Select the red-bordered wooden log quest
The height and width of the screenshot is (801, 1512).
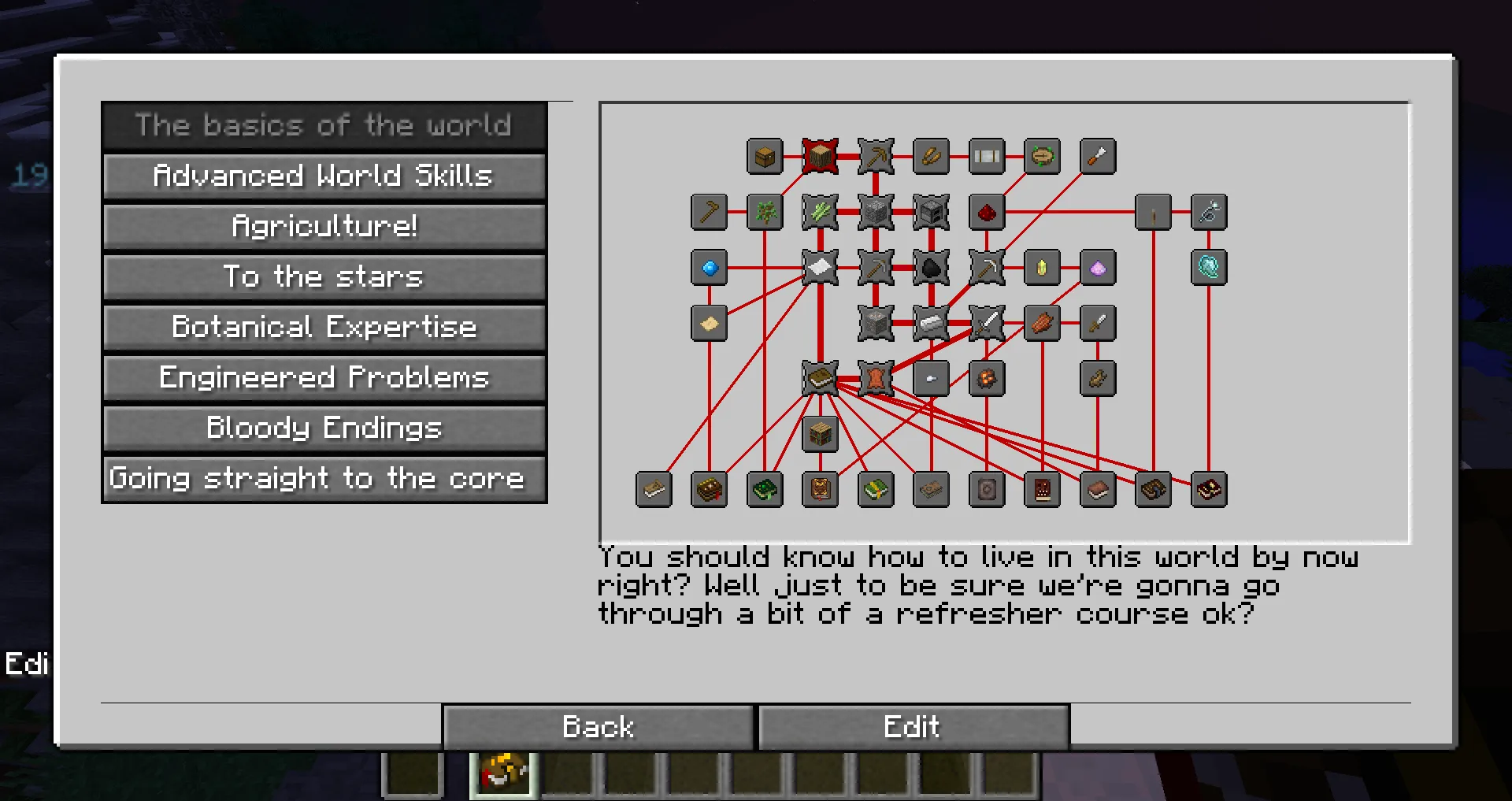(x=819, y=156)
